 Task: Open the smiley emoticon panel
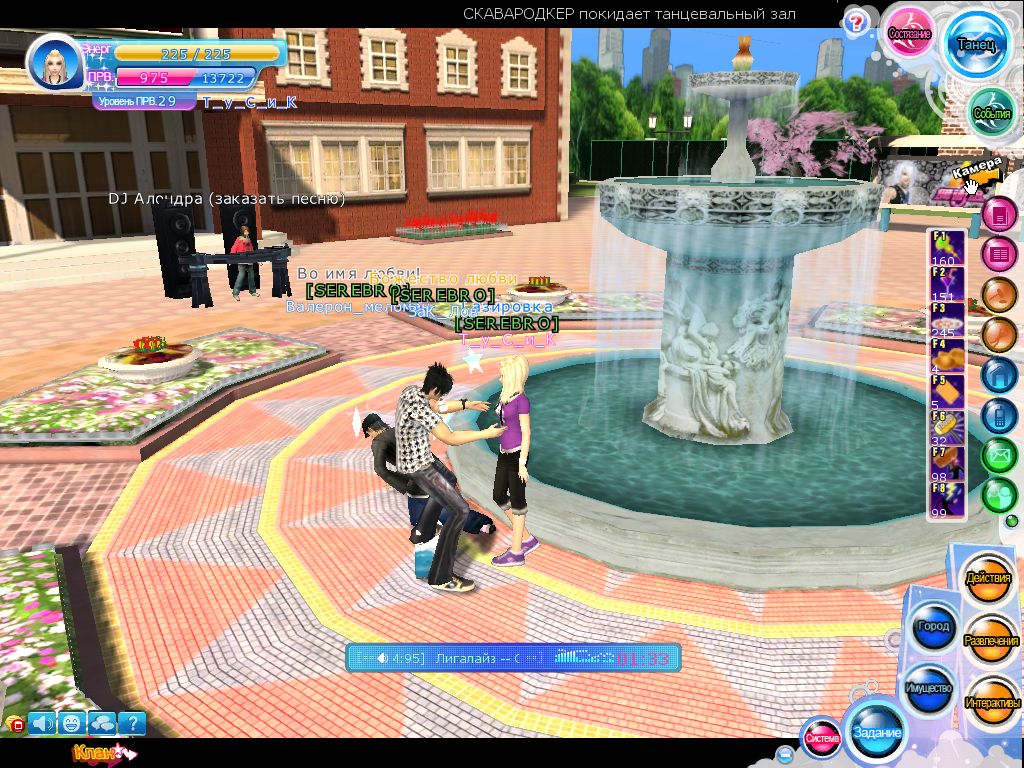click(72, 723)
